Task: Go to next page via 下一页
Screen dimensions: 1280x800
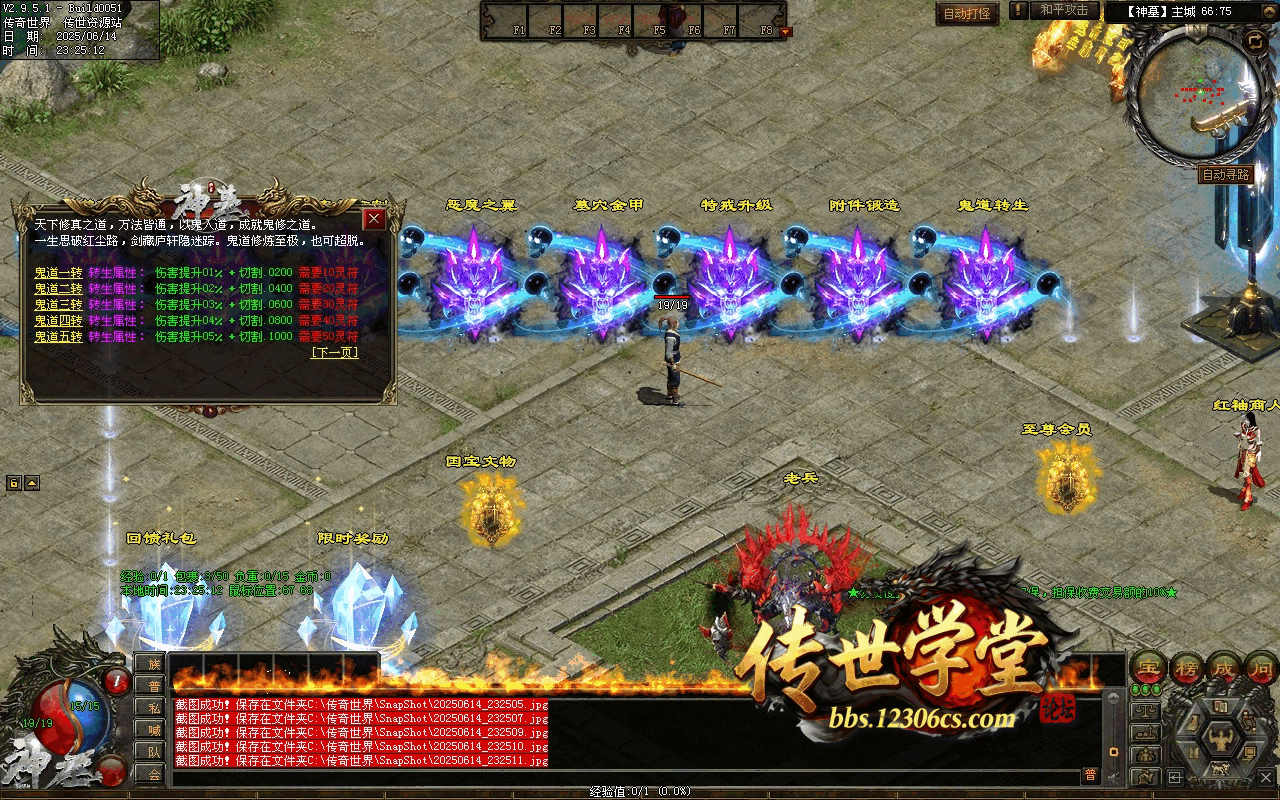Action: [x=334, y=352]
